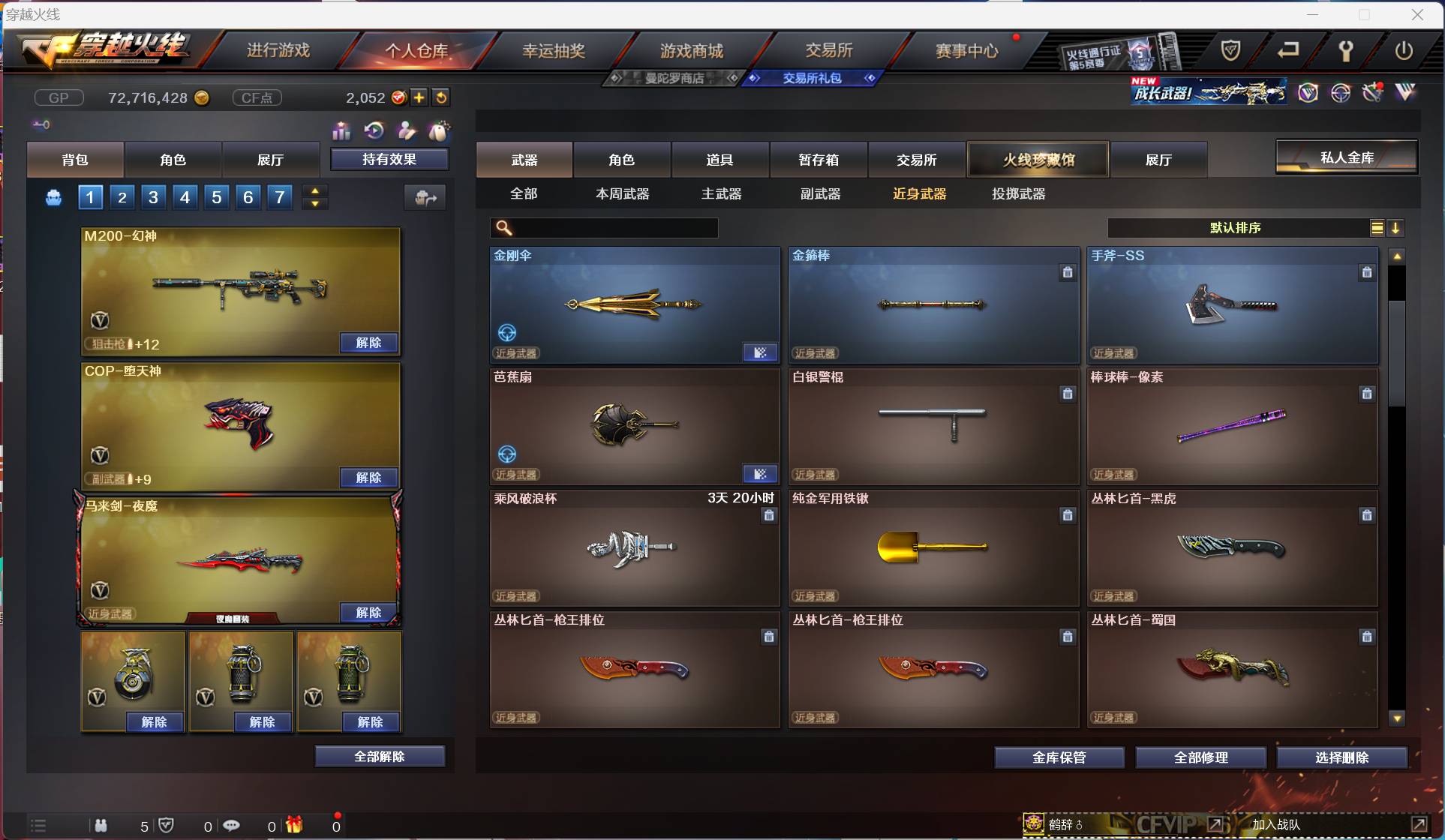Open the 投掷武器 weapon subcategory
This screenshot has width=1445, height=840.
(1017, 193)
